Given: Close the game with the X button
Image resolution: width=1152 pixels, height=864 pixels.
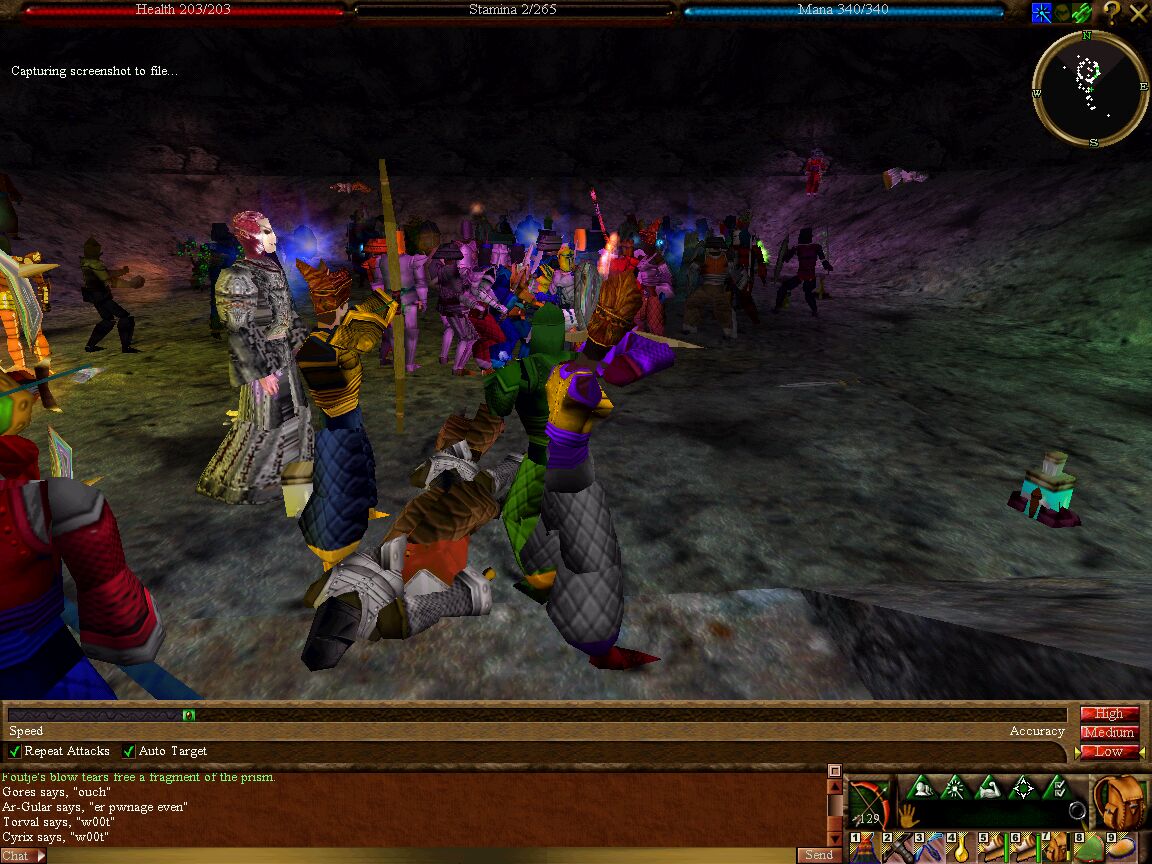Looking at the screenshot, I should [1139, 13].
